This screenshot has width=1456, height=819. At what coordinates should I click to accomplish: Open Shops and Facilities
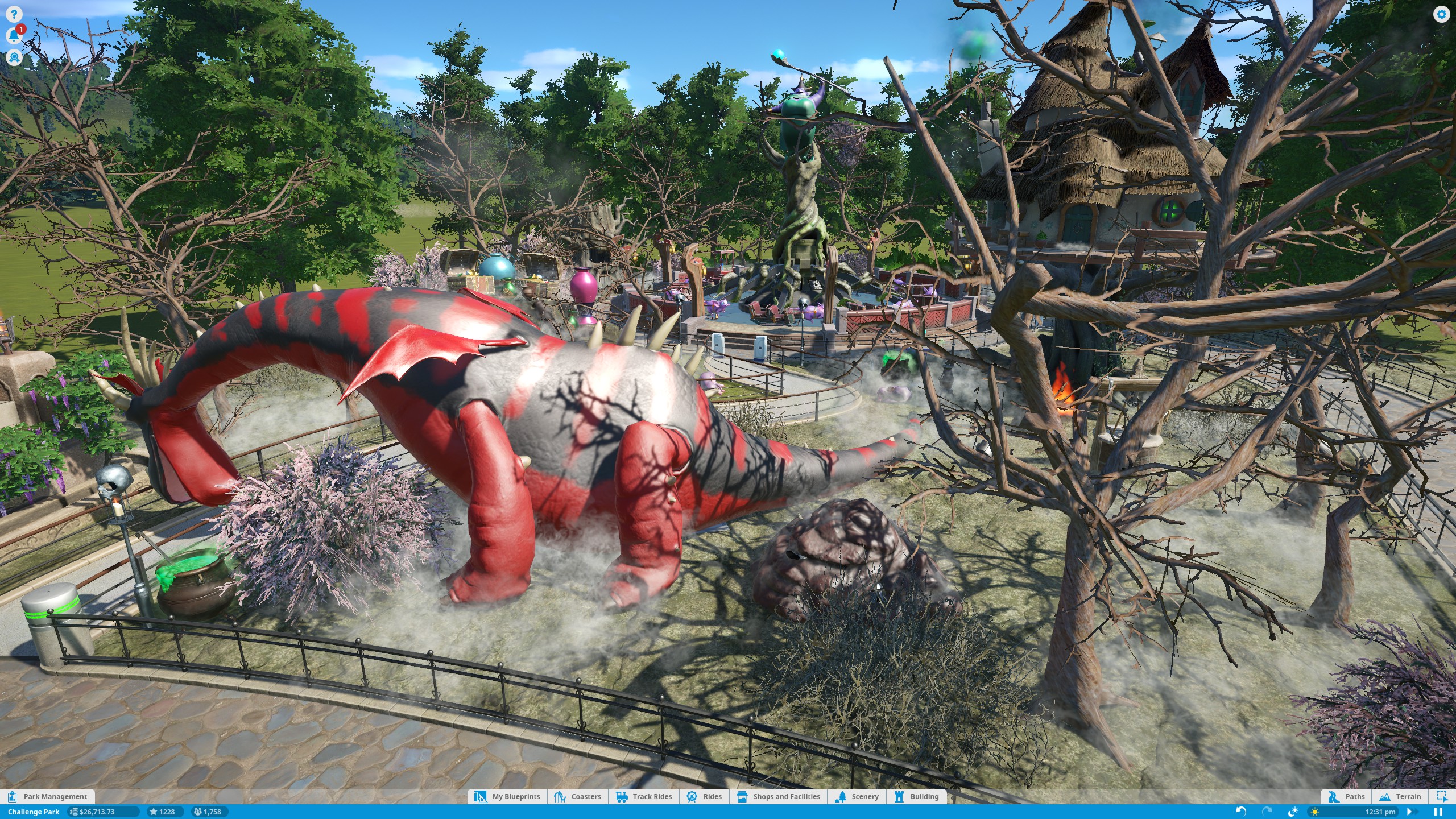(x=779, y=796)
